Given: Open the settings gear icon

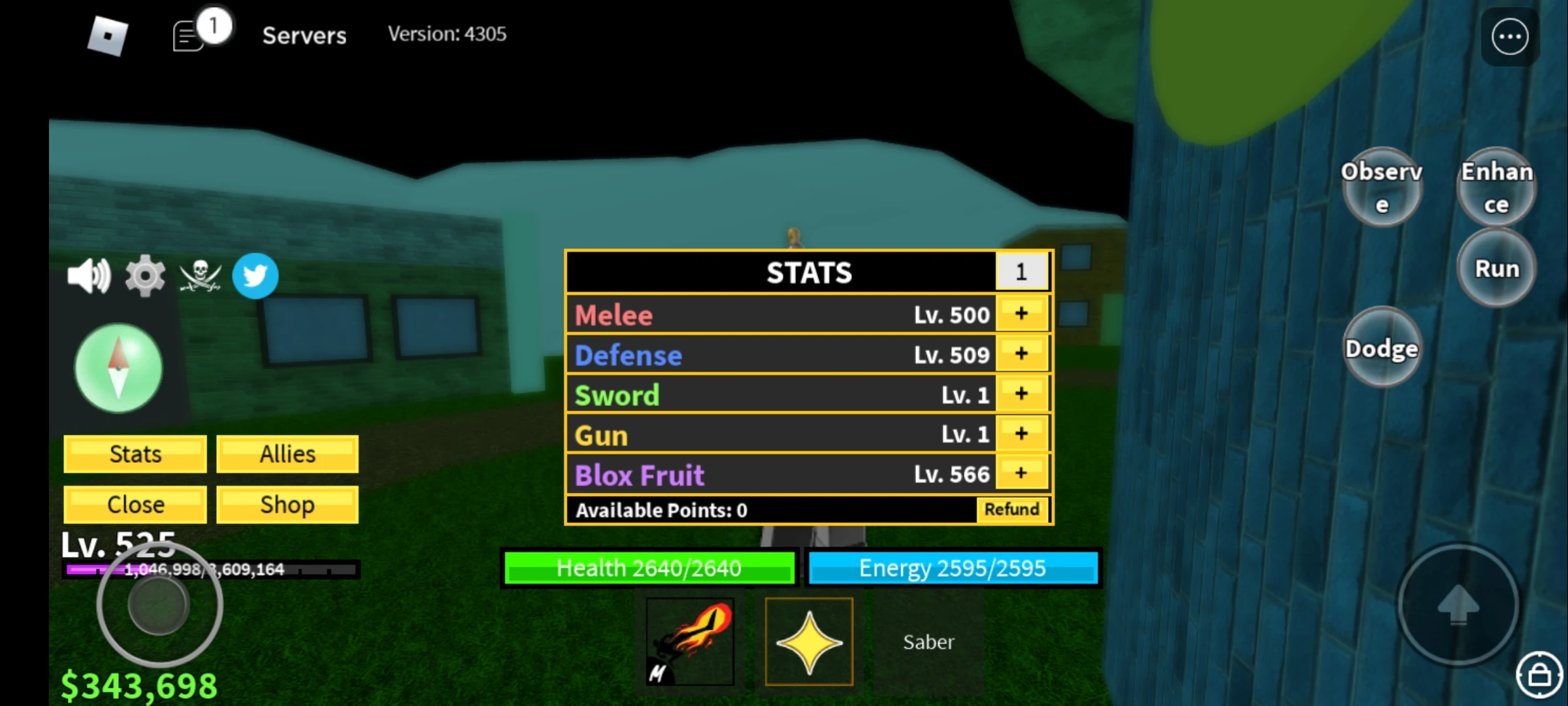Looking at the screenshot, I should 146,275.
